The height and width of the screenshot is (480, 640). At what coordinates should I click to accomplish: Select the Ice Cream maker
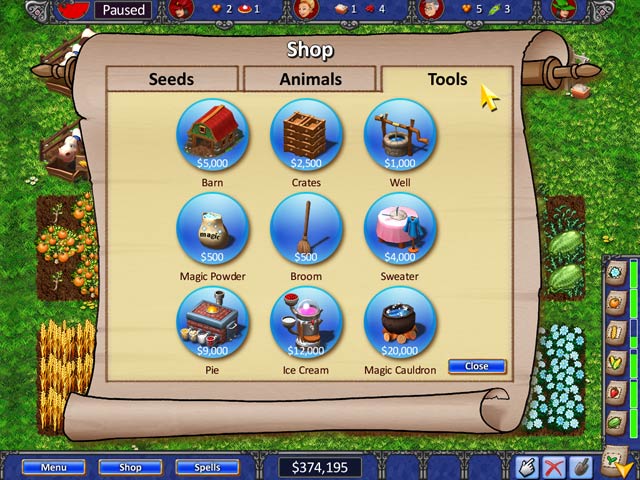tap(306, 322)
